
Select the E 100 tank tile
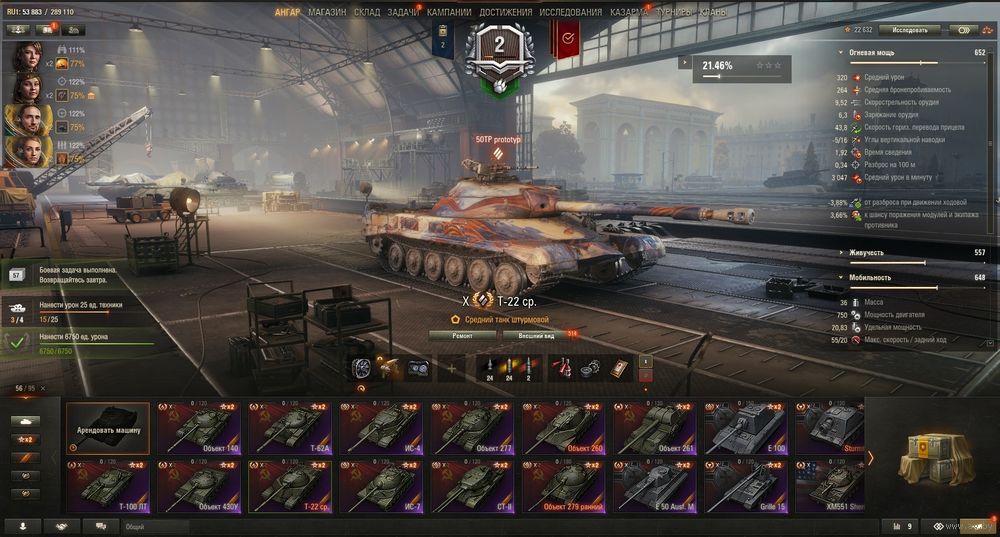click(747, 428)
